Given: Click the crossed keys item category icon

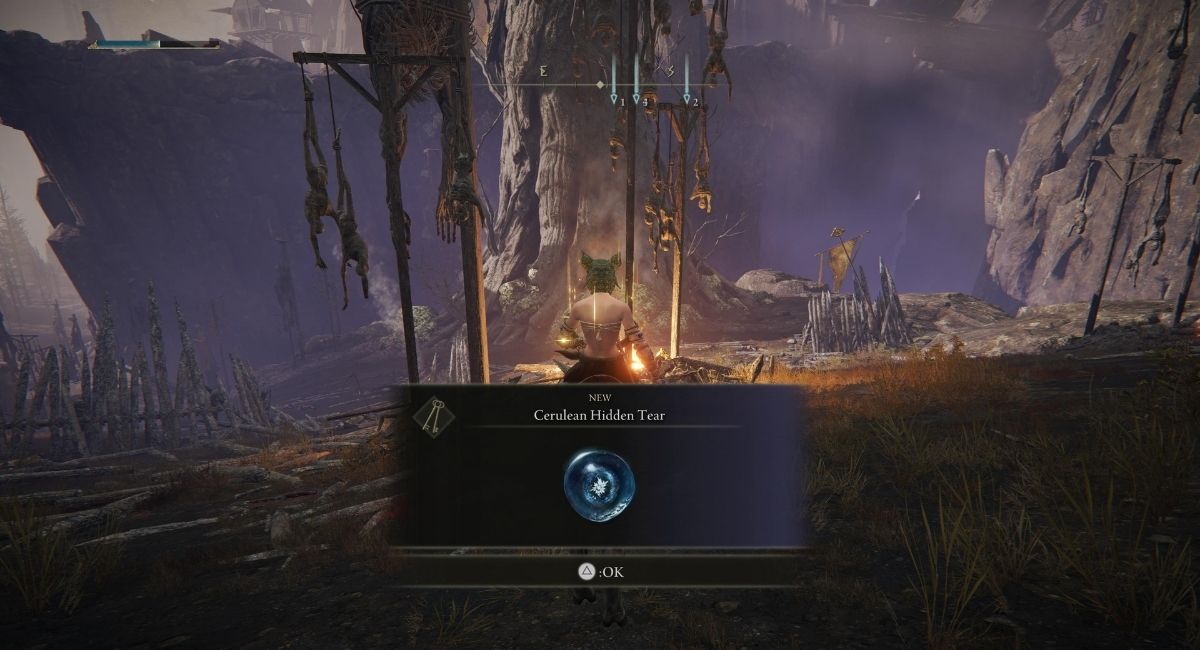Looking at the screenshot, I should pos(433,415).
